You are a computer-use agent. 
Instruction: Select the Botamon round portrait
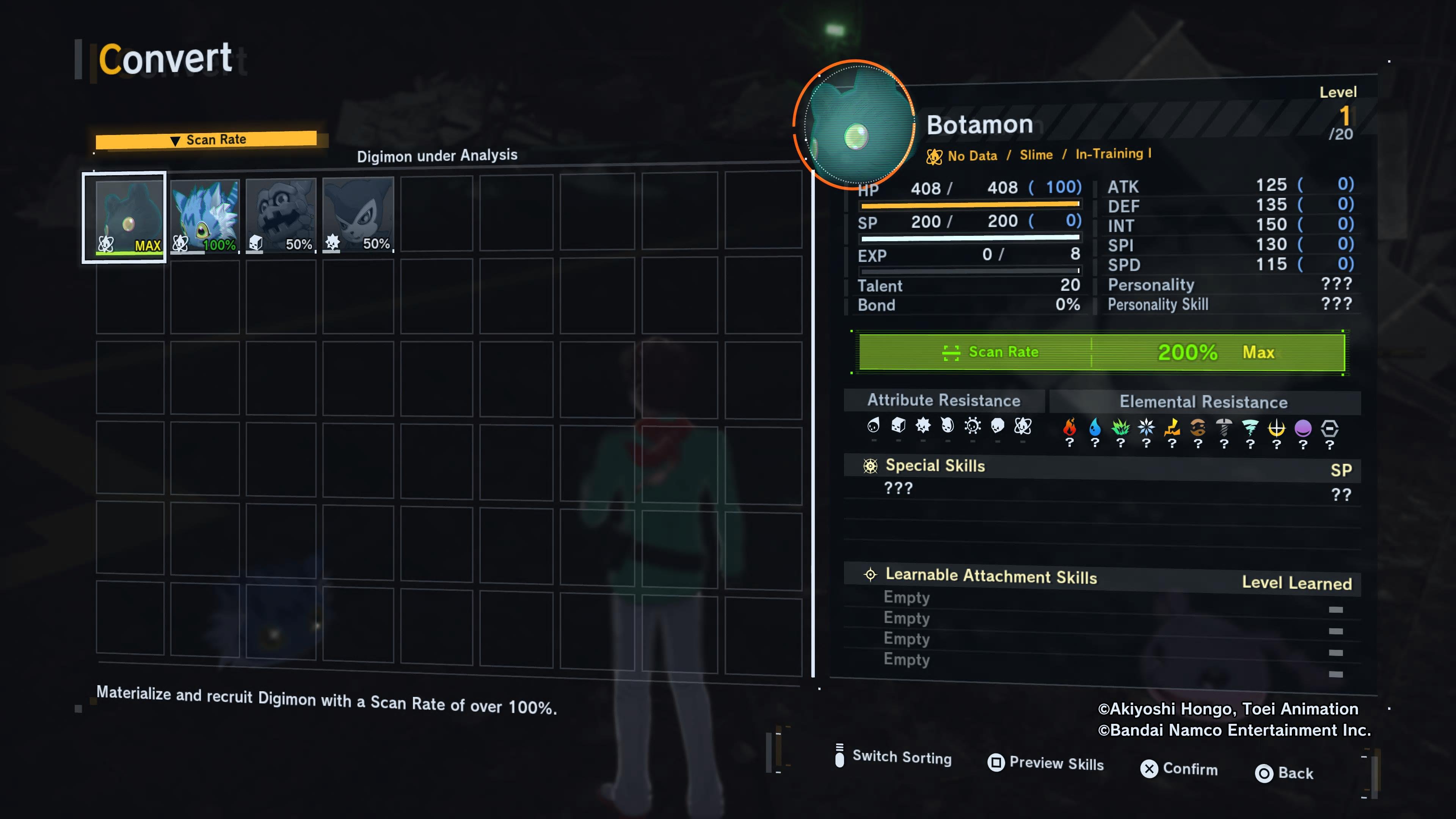(855, 125)
